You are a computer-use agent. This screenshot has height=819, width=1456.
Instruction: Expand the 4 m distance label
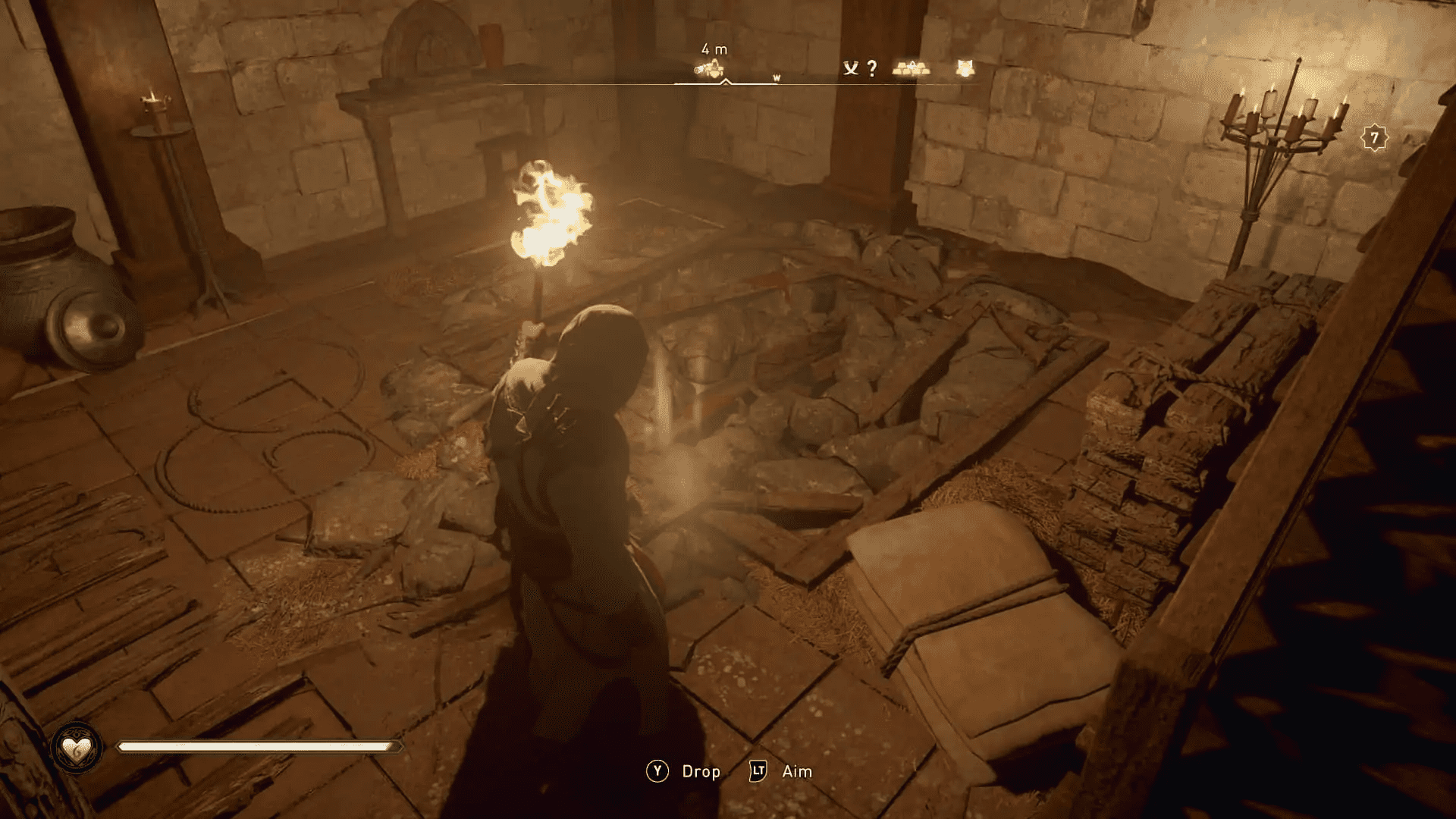[x=714, y=49]
